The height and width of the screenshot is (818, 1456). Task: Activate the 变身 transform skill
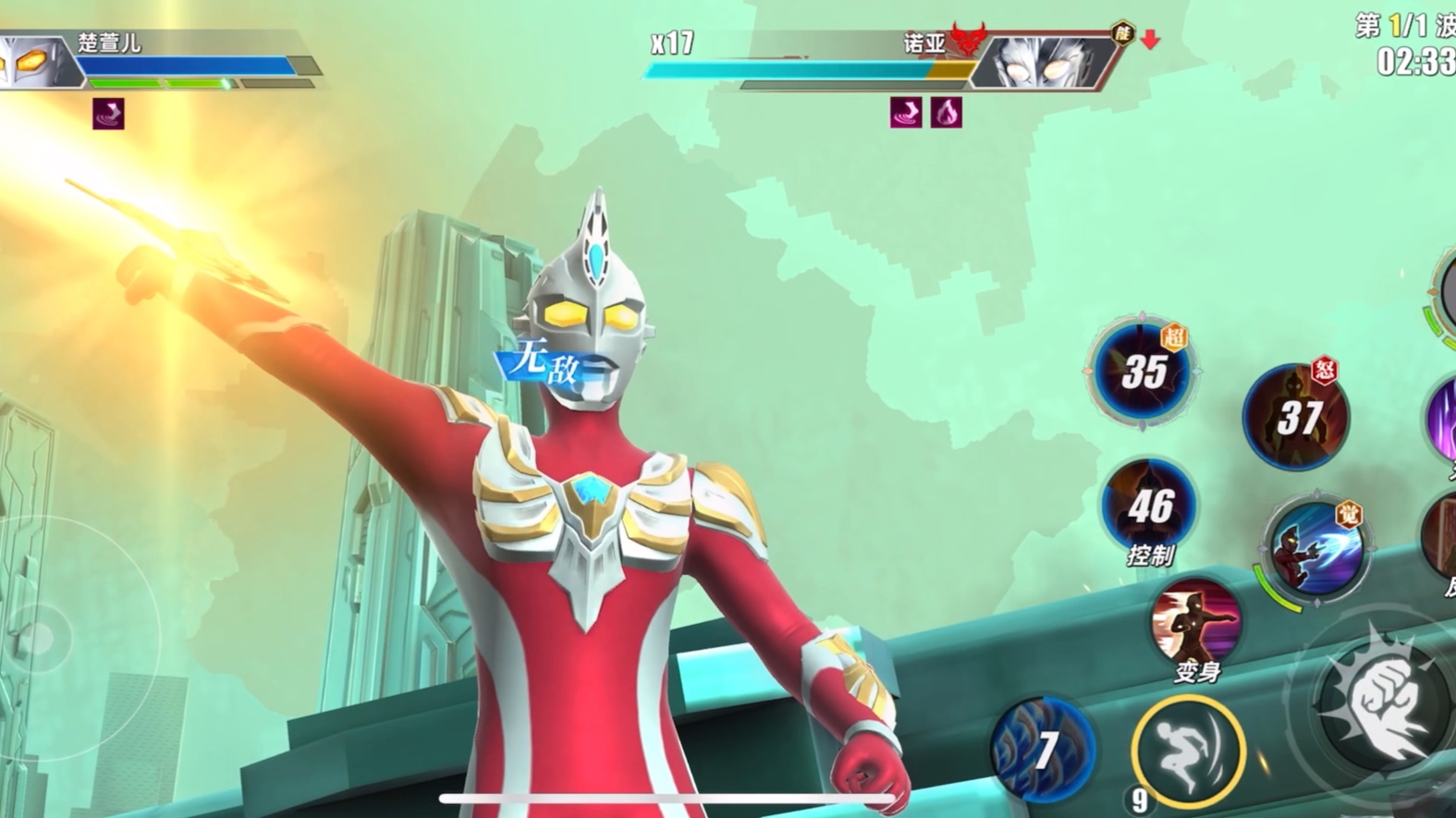pyautogui.click(x=1195, y=623)
